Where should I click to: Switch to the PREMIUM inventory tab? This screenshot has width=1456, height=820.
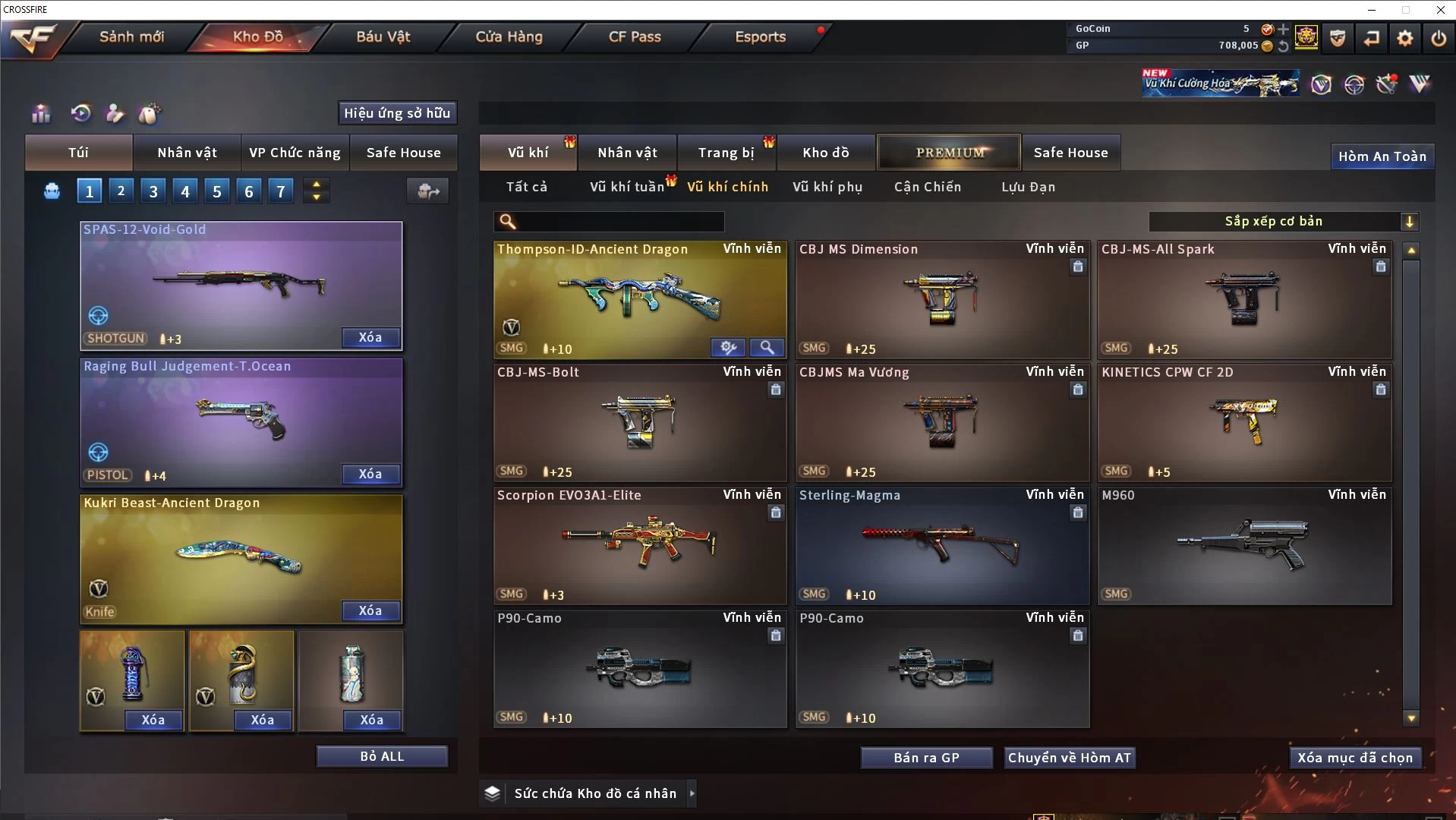949,153
